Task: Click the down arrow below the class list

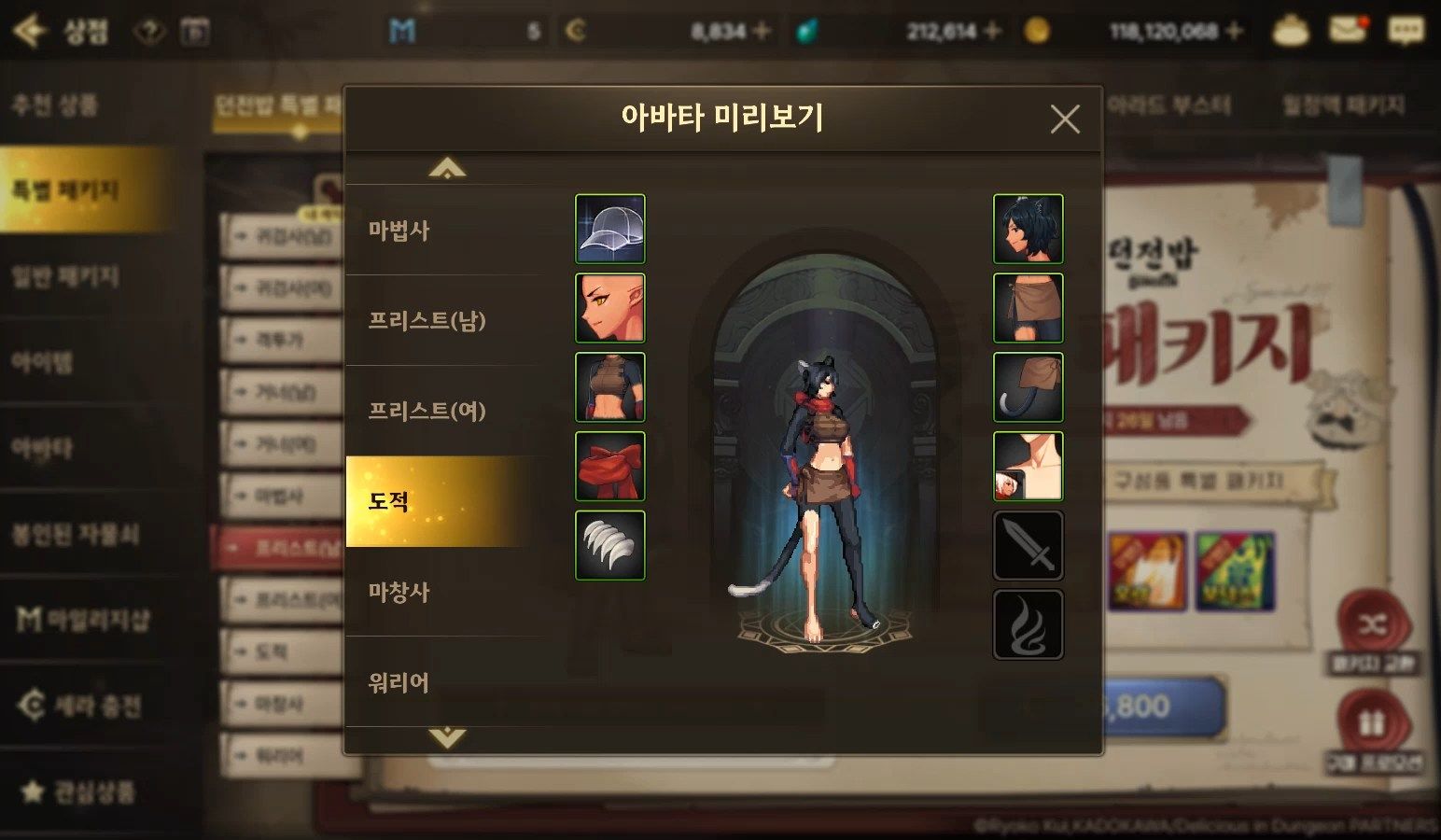Action: click(447, 737)
